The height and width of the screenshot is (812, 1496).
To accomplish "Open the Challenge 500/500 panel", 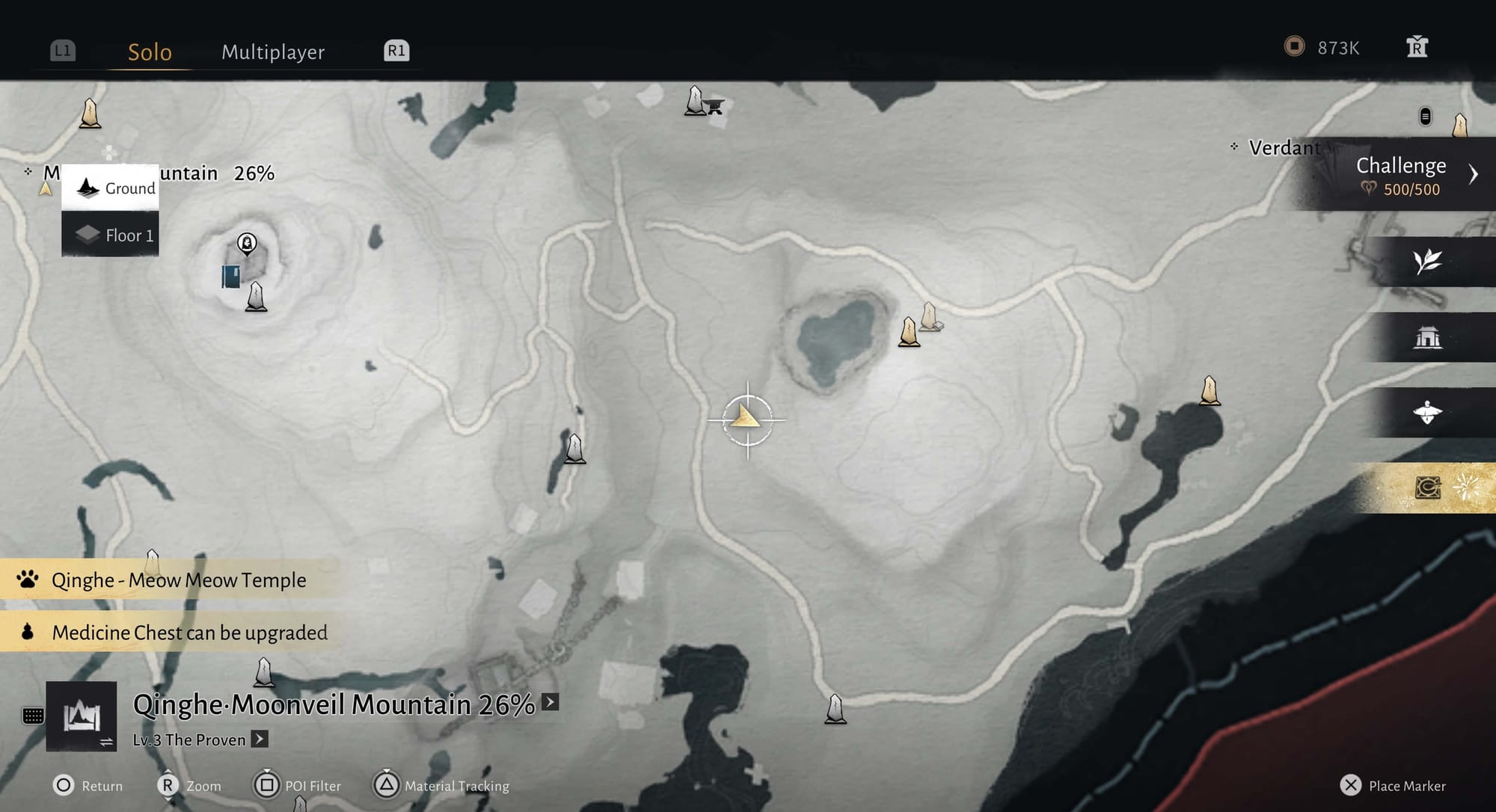I will pyautogui.click(x=1401, y=175).
